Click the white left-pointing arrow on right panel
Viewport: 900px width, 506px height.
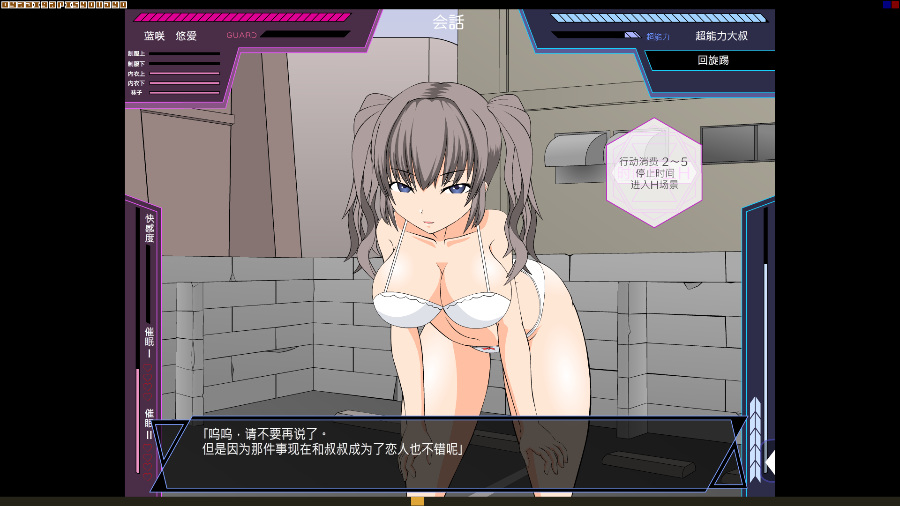coord(769,461)
